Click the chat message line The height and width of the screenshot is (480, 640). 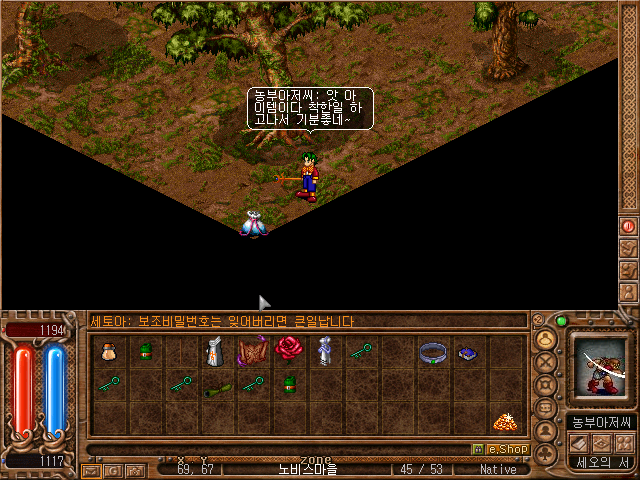(x=307, y=321)
